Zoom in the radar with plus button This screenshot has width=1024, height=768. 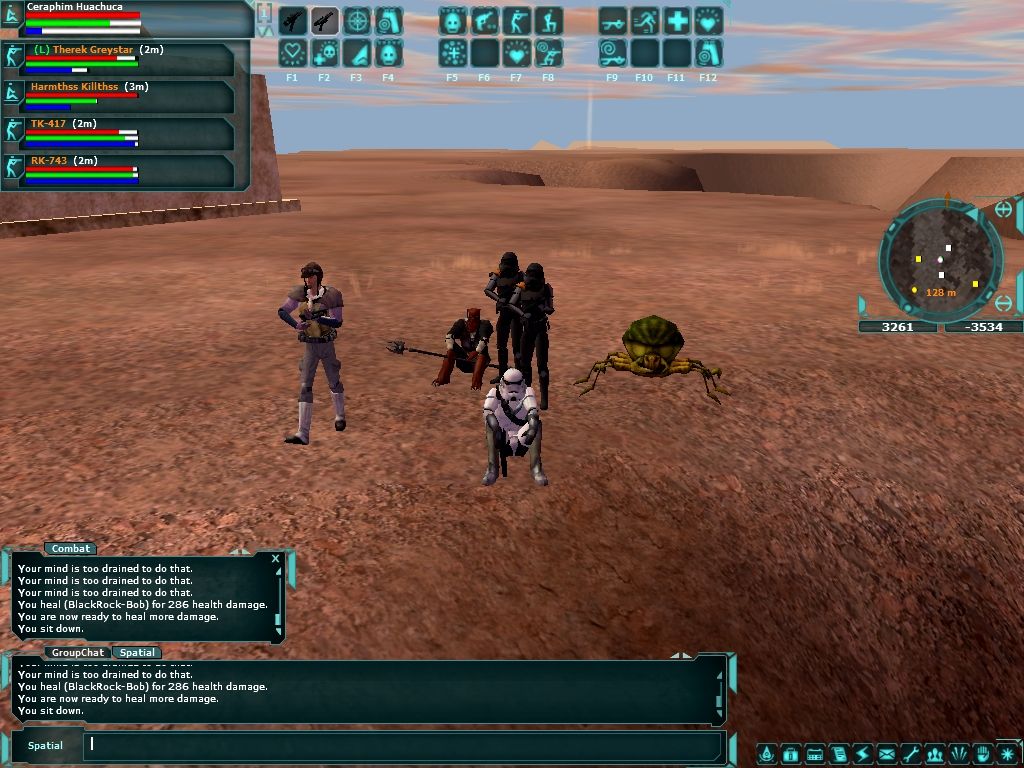click(x=1003, y=210)
